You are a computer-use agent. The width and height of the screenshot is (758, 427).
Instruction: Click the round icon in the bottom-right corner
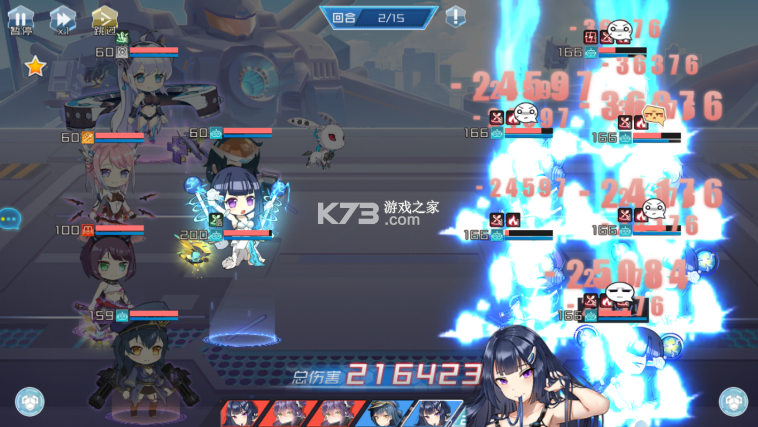coord(734,401)
